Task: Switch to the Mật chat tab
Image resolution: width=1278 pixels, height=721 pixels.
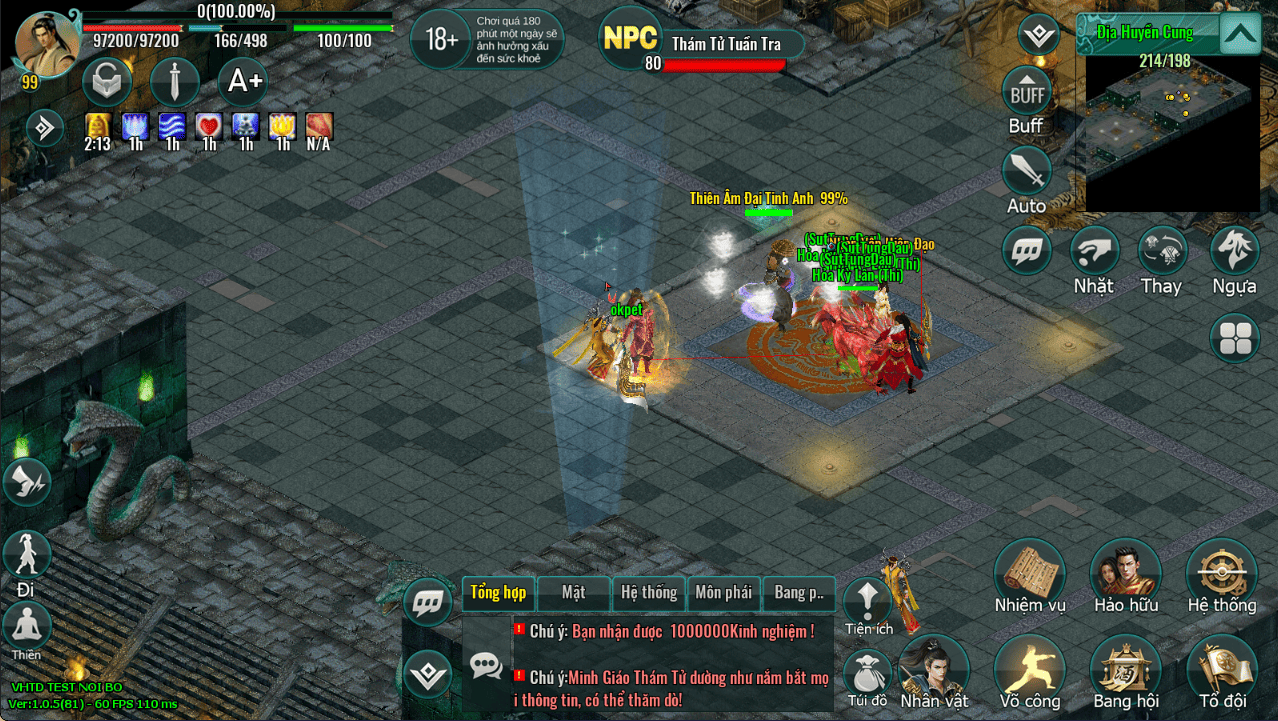Action: pyautogui.click(x=573, y=593)
